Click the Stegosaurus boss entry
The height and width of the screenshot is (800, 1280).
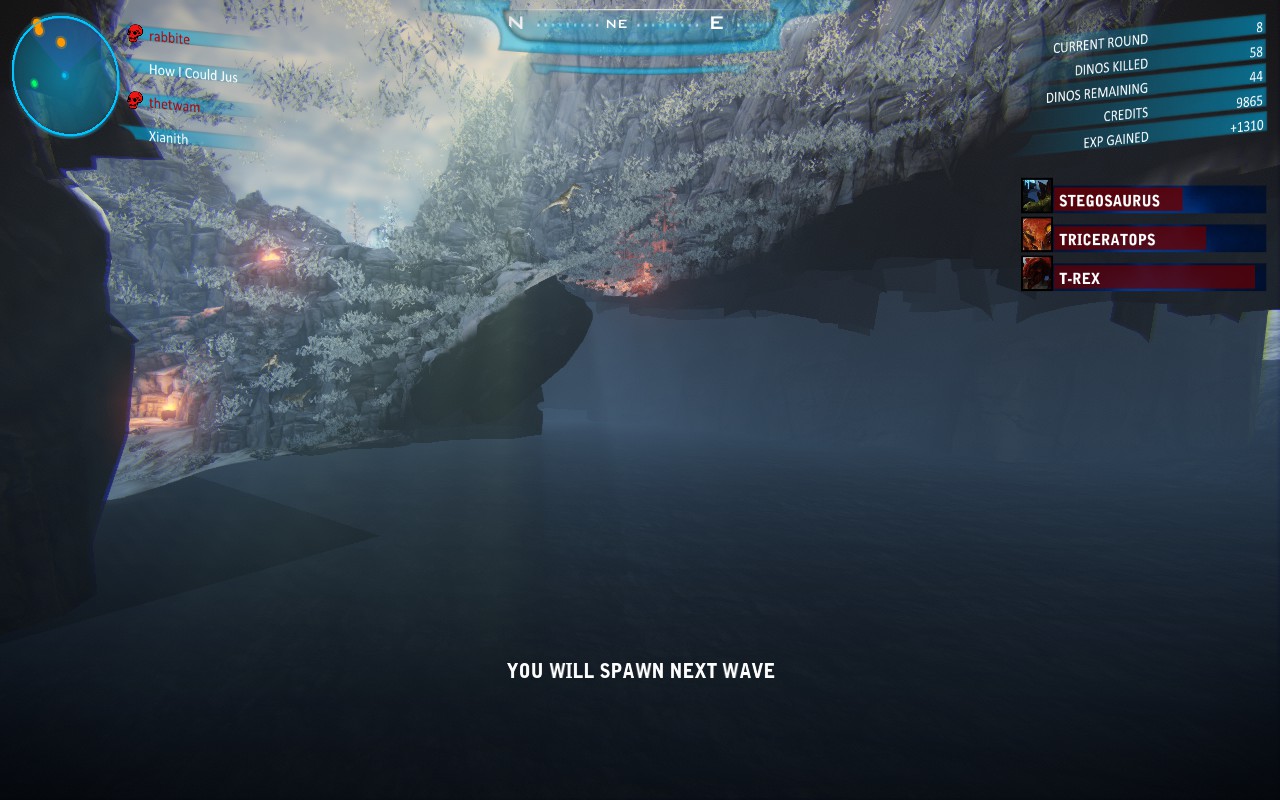1159,200
